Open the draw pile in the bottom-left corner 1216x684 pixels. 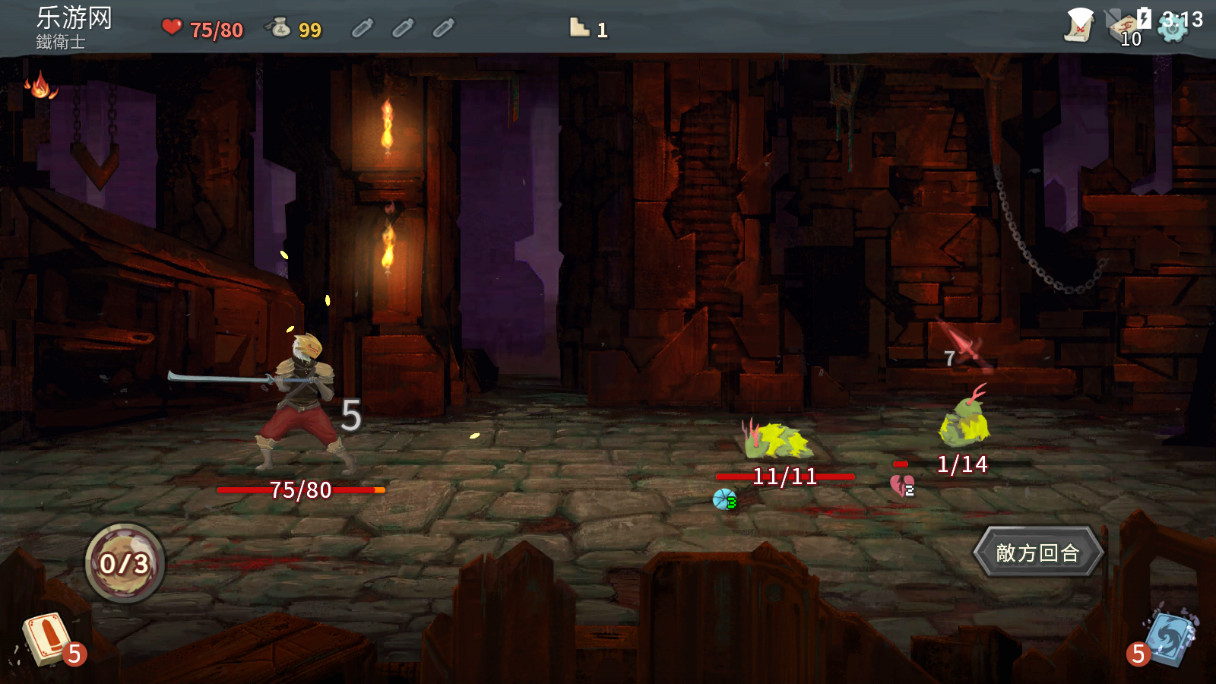click(46, 638)
